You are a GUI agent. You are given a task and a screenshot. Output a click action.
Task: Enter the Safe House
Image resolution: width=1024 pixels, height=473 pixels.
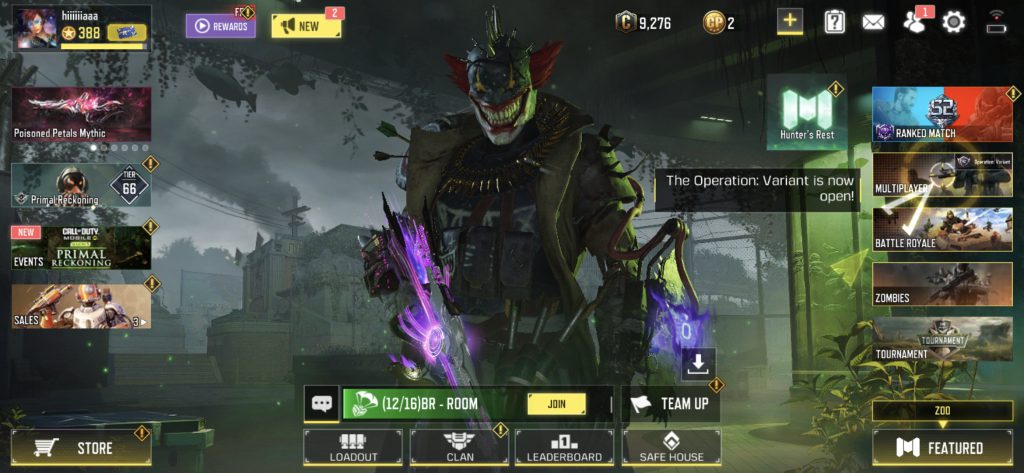671,447
